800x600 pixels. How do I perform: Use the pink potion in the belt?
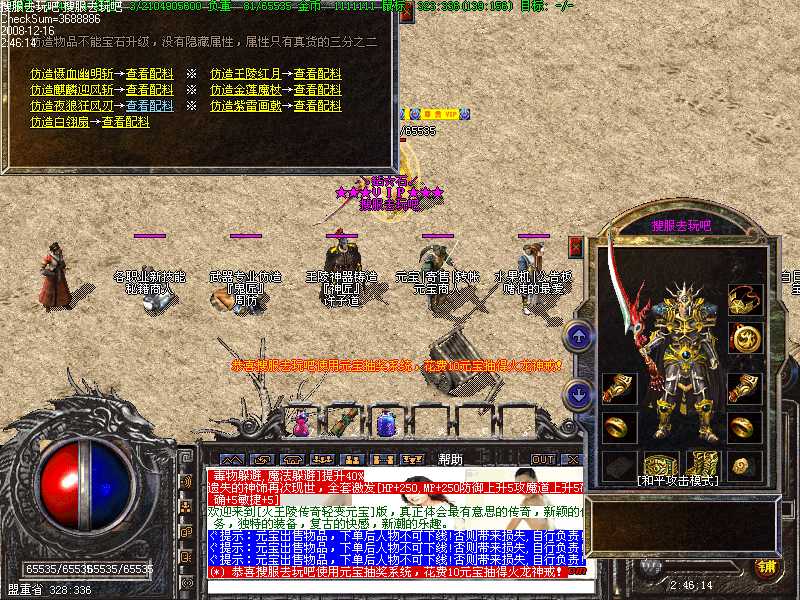point(302,424)
